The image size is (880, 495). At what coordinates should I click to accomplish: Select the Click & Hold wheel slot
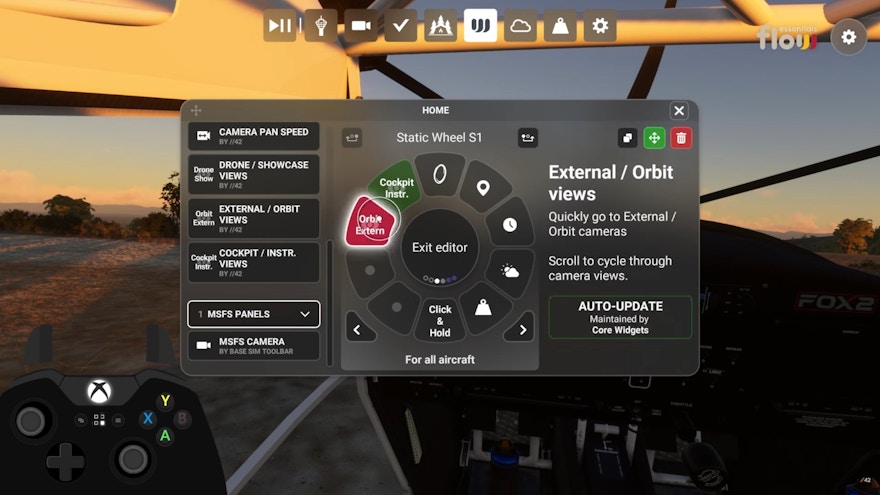[440, 321]
